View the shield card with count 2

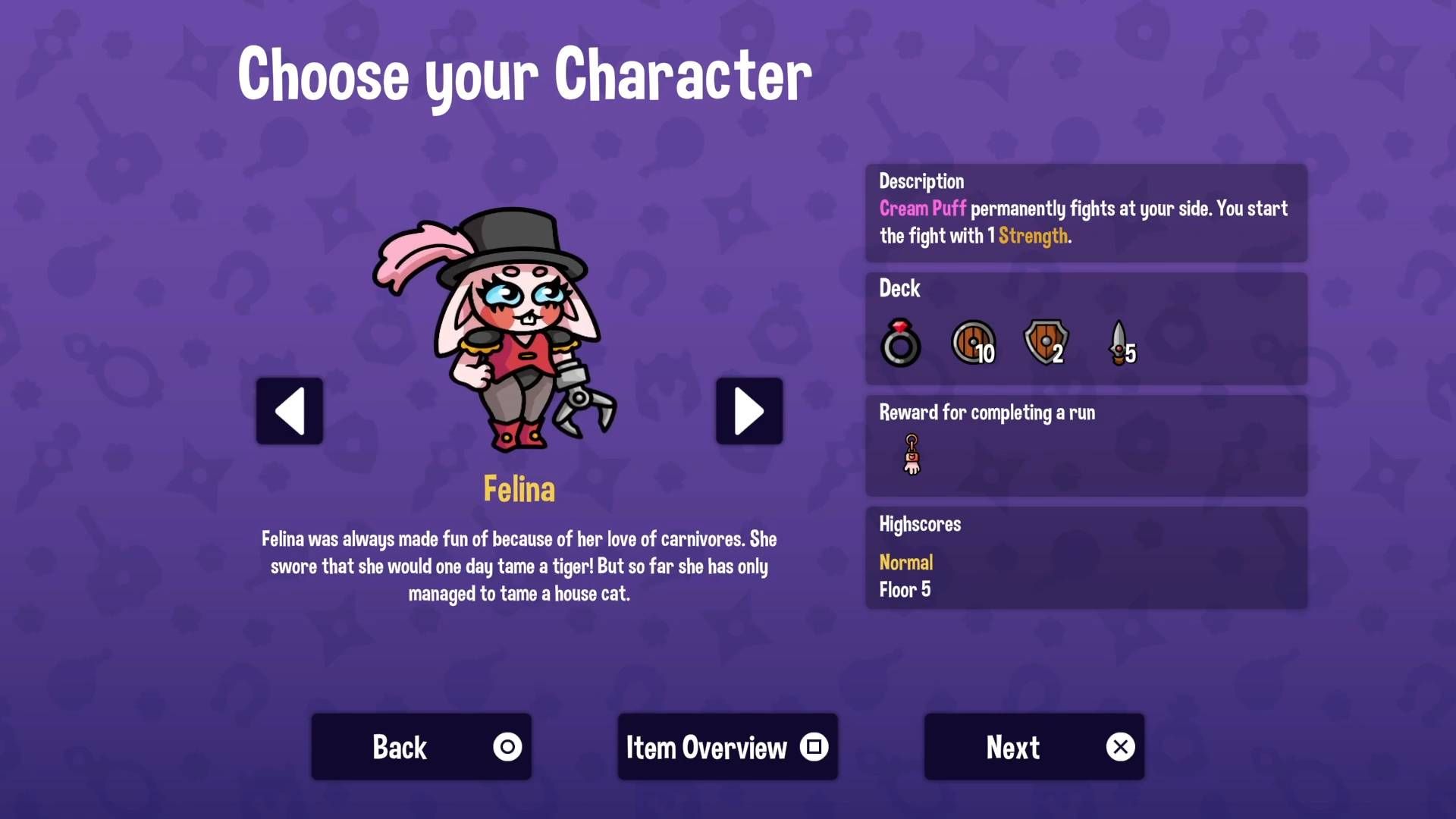tap(1045, 343)
